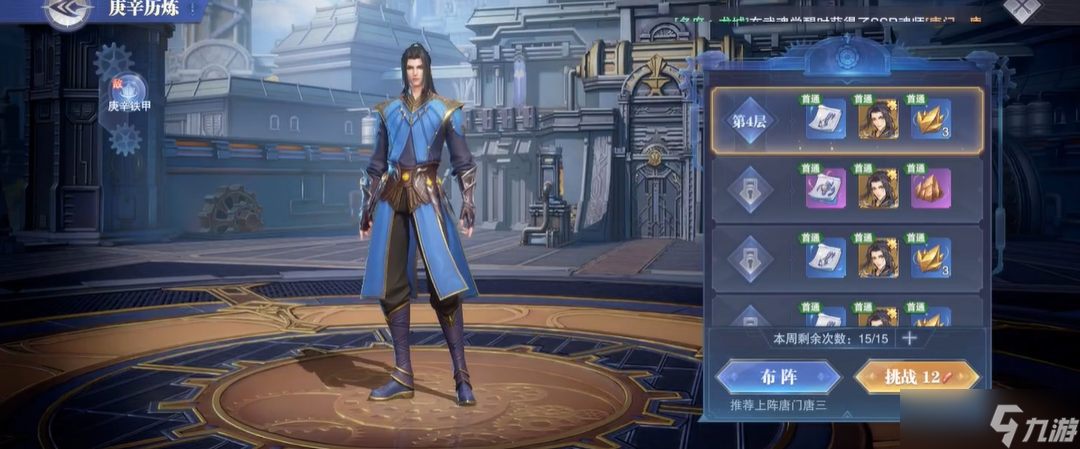Screen dimensions: 1080x449
Task: View the blue scroll reward on 第4层
Action: pyautogui.click(x=826, y=120)
